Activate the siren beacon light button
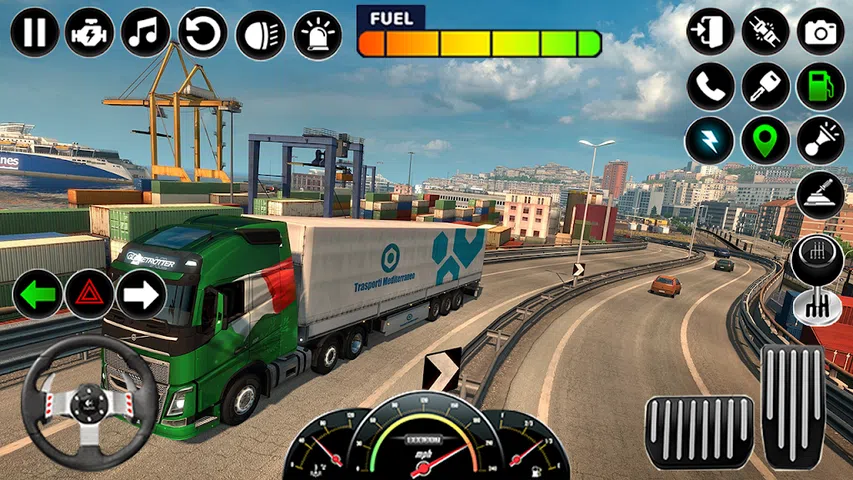The width and height of the screenshot is (853, 480). [317, 33]
